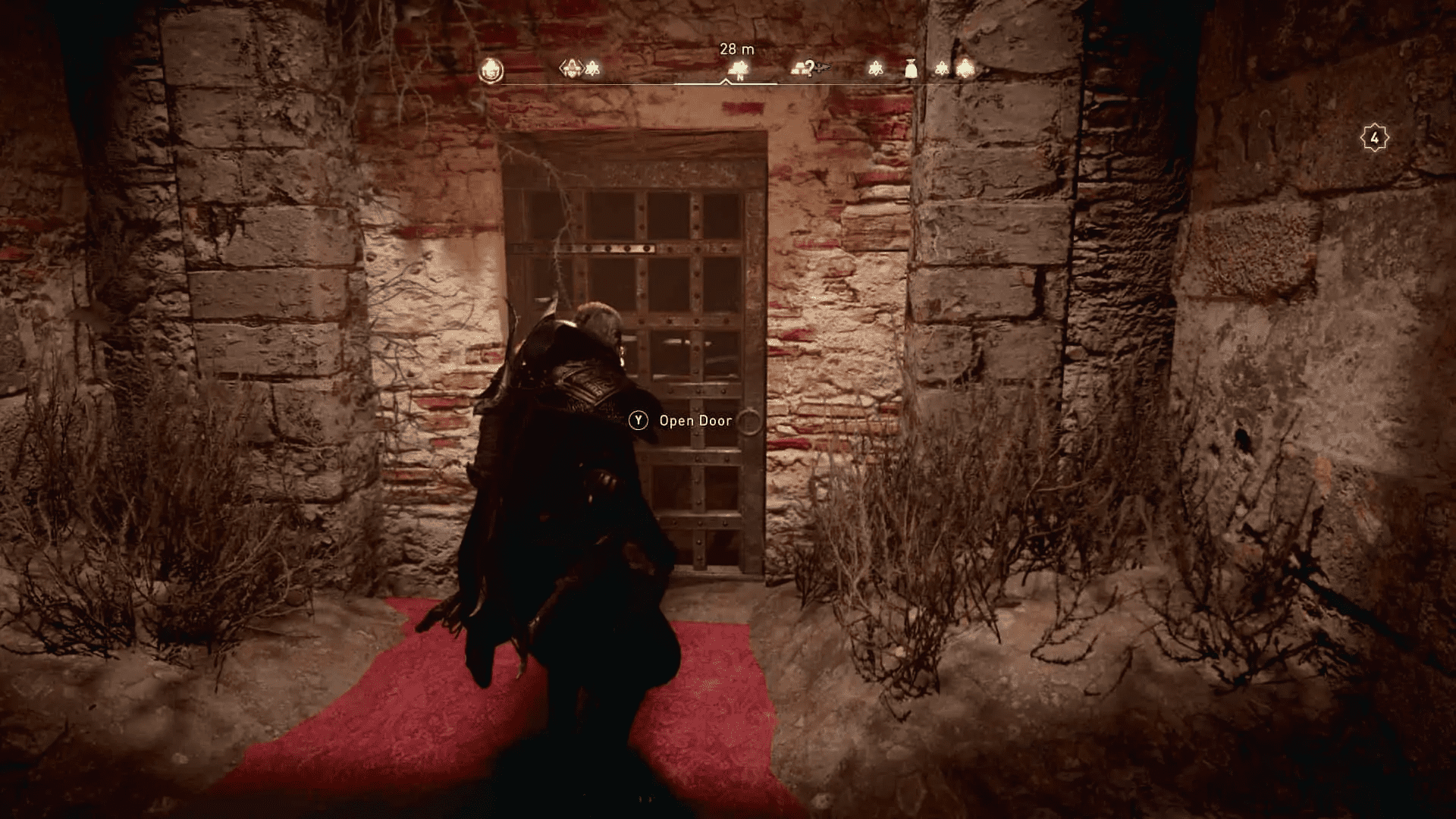Select the objective marker above the compass notch
Image resolution: width=1456 pixels, height=819 pixels.
pyautogui.click(x=739, y=68)
